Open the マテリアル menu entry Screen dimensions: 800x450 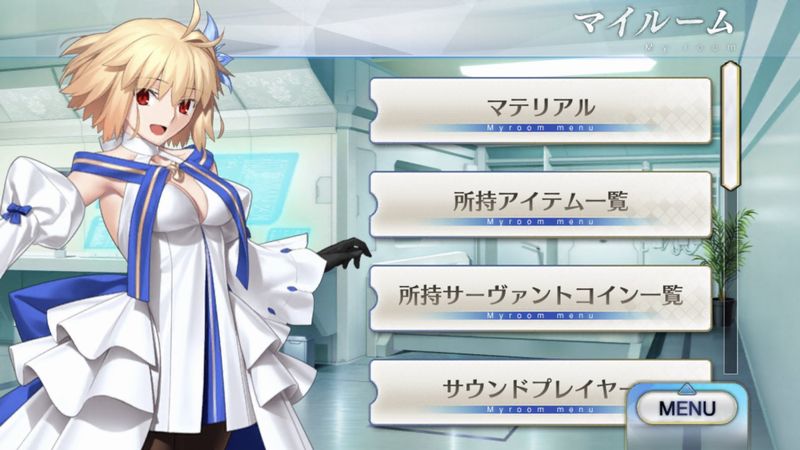[540, 109]
